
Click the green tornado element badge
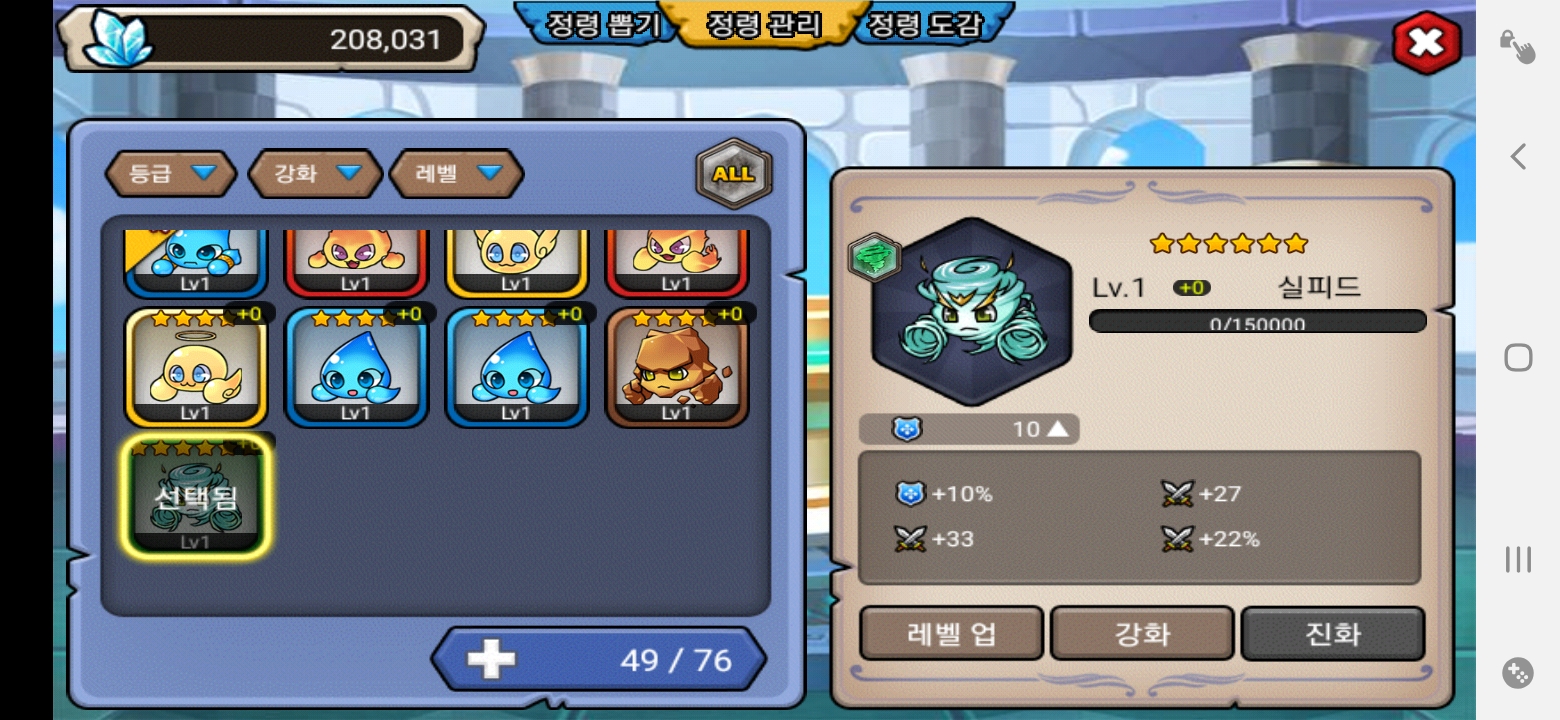874,258
